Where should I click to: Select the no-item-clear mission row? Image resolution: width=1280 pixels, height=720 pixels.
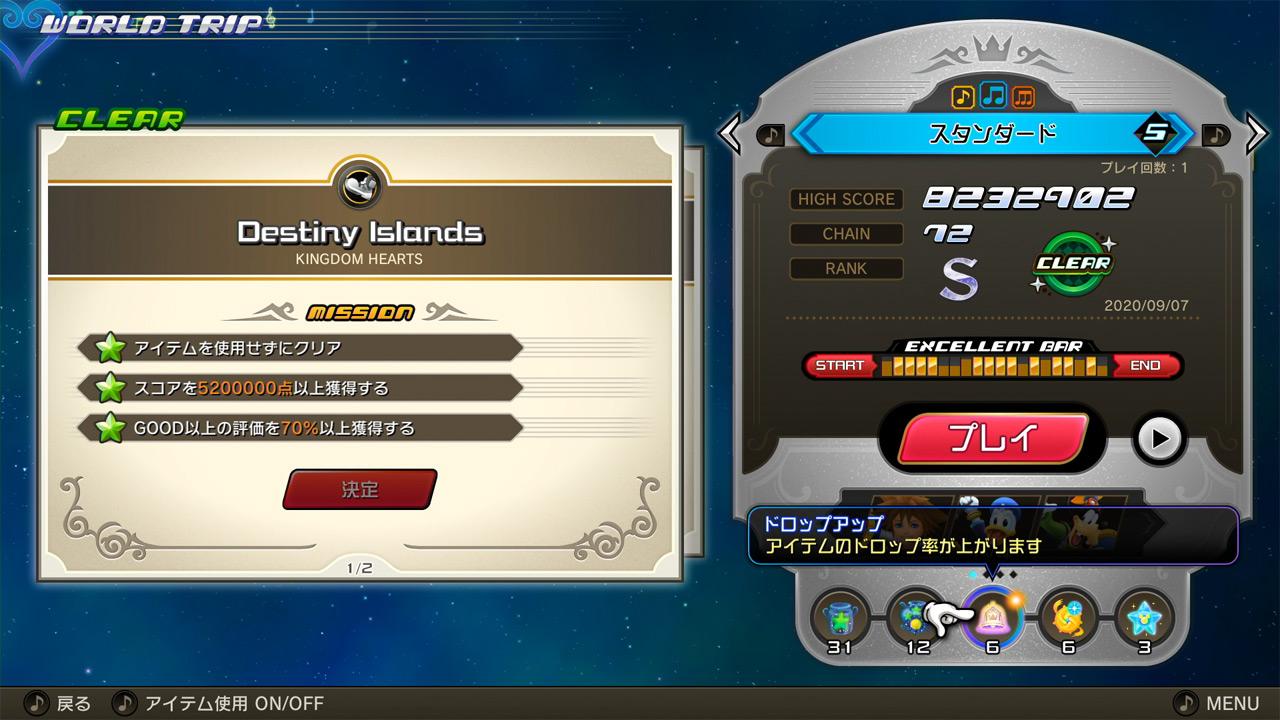[x=300, y=348]
